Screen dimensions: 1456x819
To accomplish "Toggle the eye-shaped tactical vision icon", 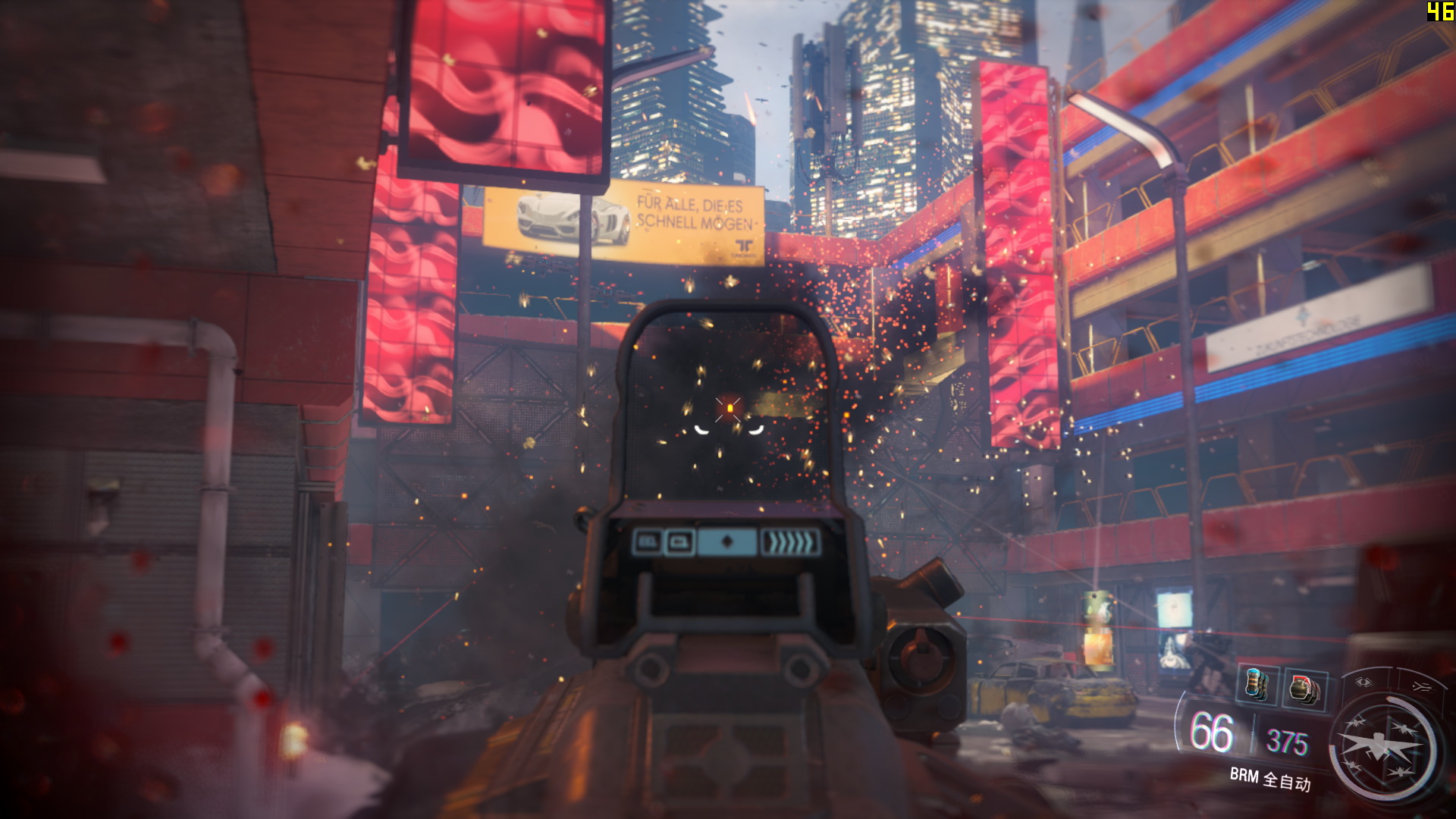I will [x=1363, y=682].
